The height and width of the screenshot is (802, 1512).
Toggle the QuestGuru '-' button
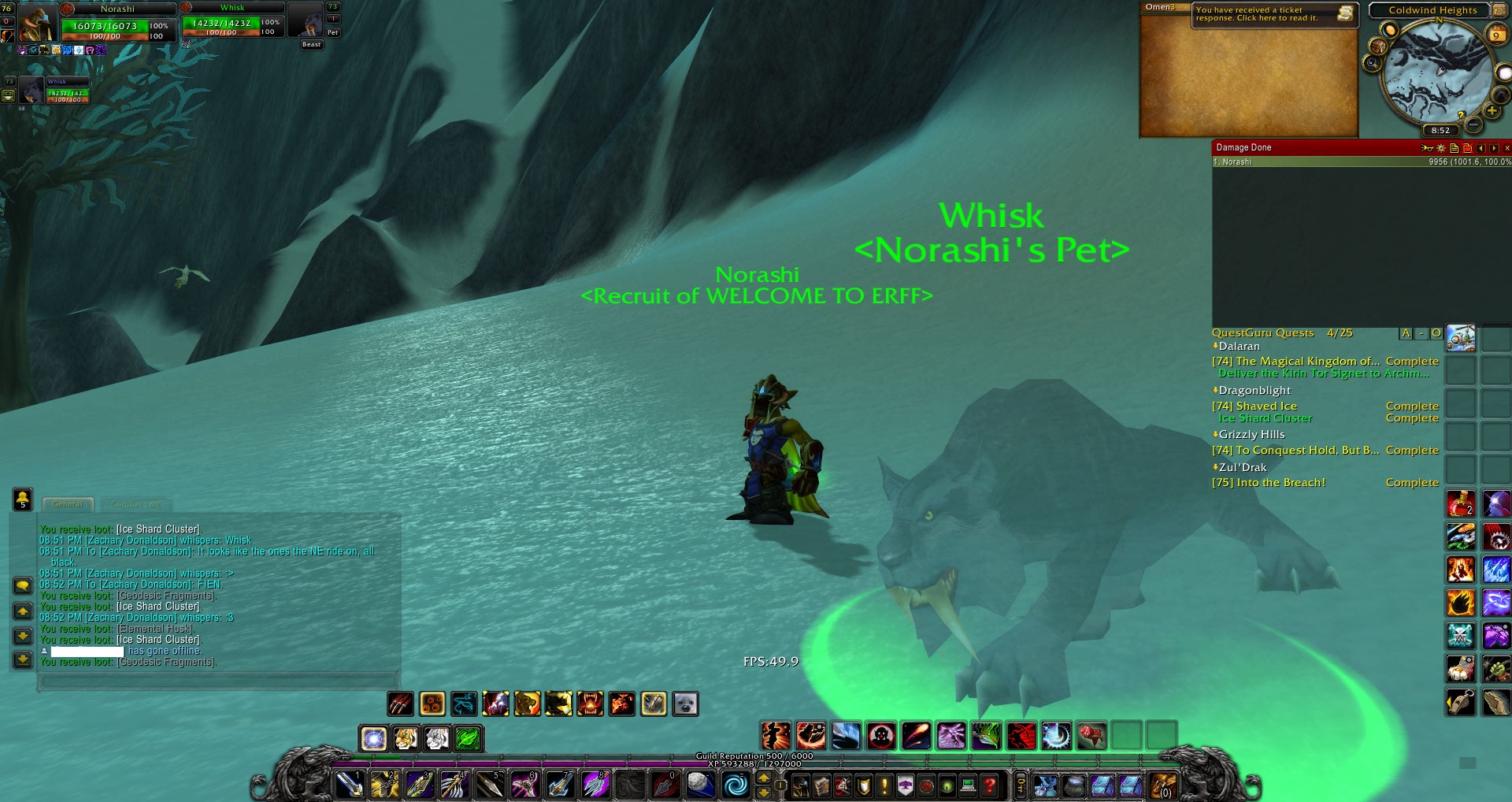1422,333
